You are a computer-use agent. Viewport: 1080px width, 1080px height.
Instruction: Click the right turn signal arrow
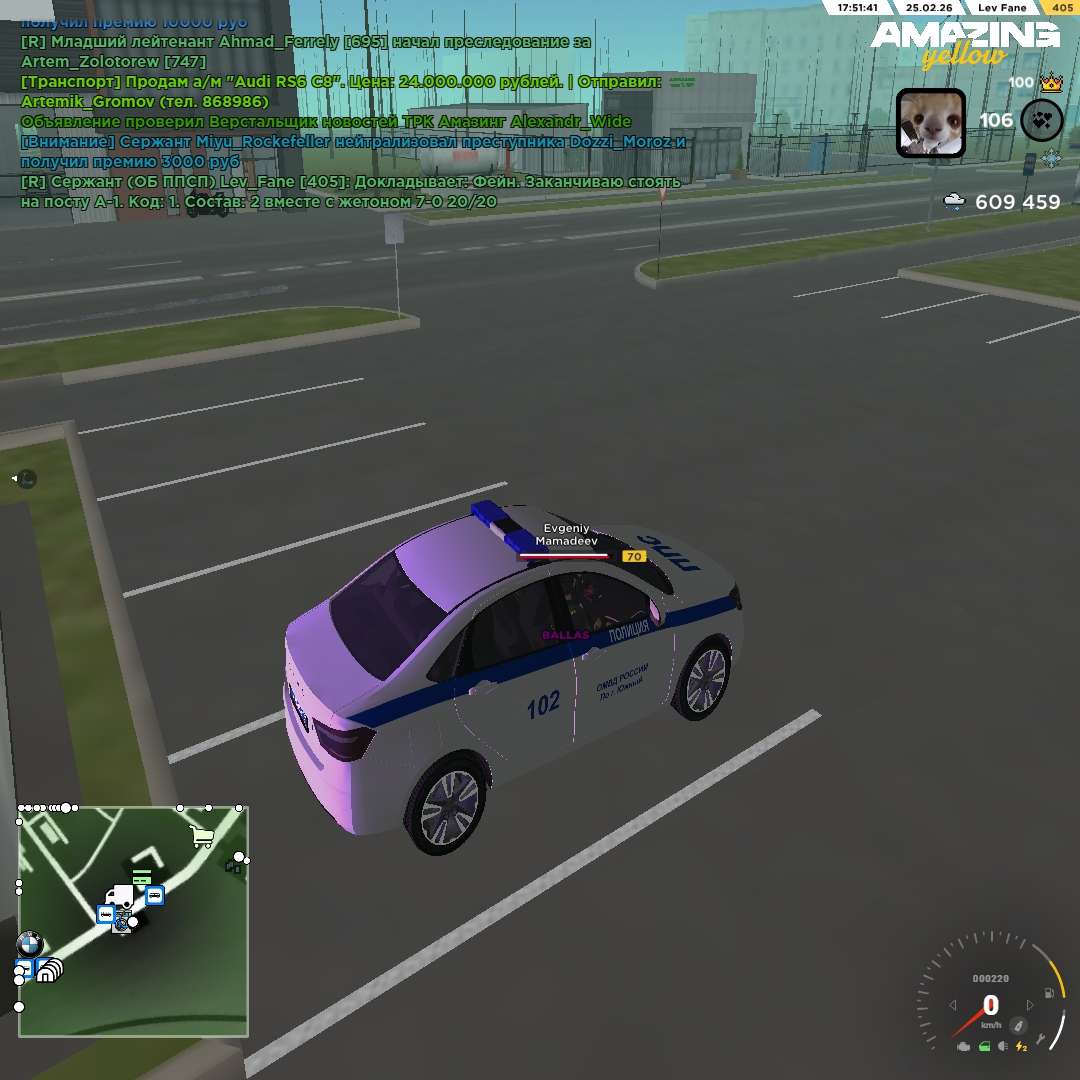[x=1030, y=1005]
